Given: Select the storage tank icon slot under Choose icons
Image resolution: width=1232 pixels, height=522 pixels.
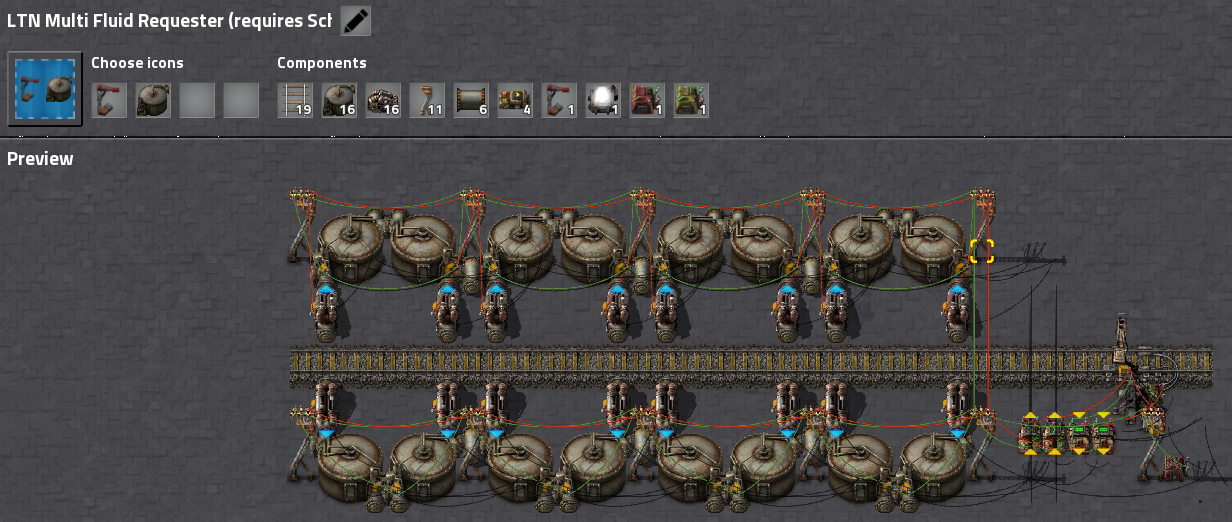Looking at the screenshot, I should pyautogui.click(x=153, y=100).
